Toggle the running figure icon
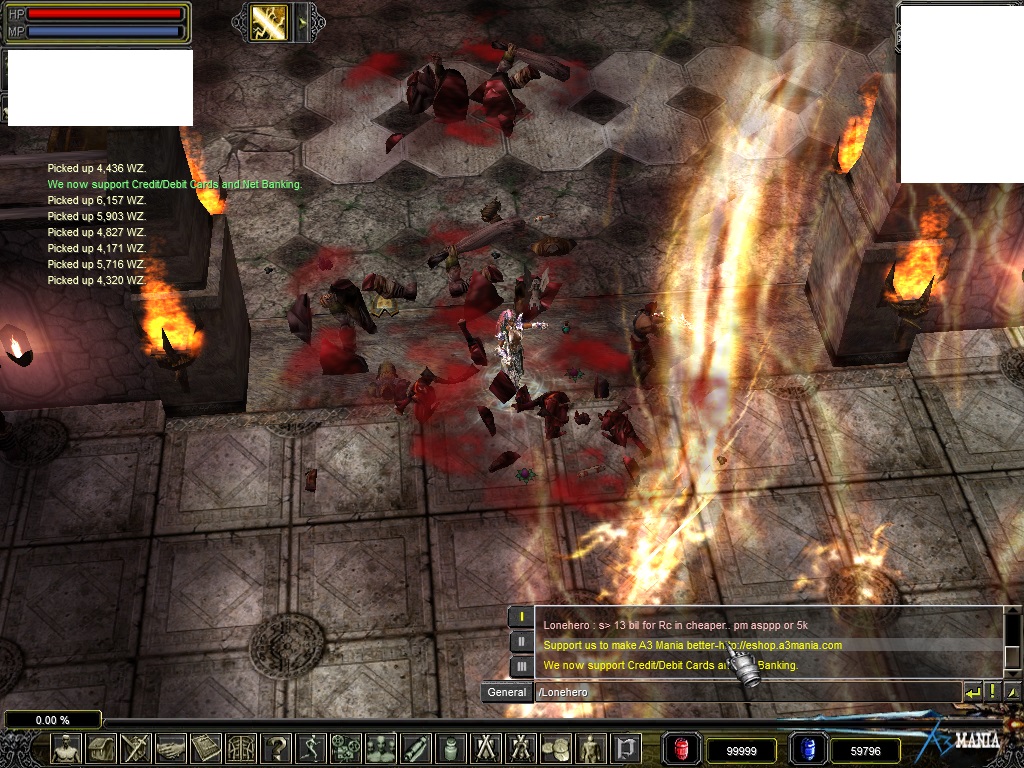The image size is (1024, 768). (311, 748)
